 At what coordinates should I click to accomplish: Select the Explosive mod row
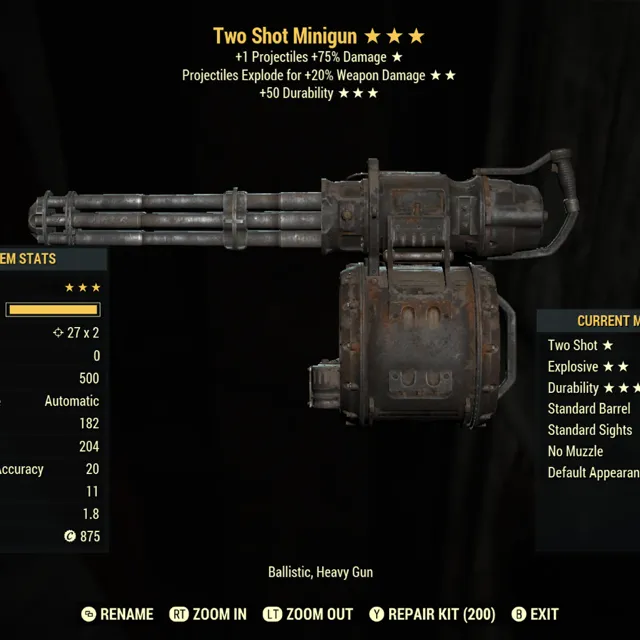coord(588,366)
